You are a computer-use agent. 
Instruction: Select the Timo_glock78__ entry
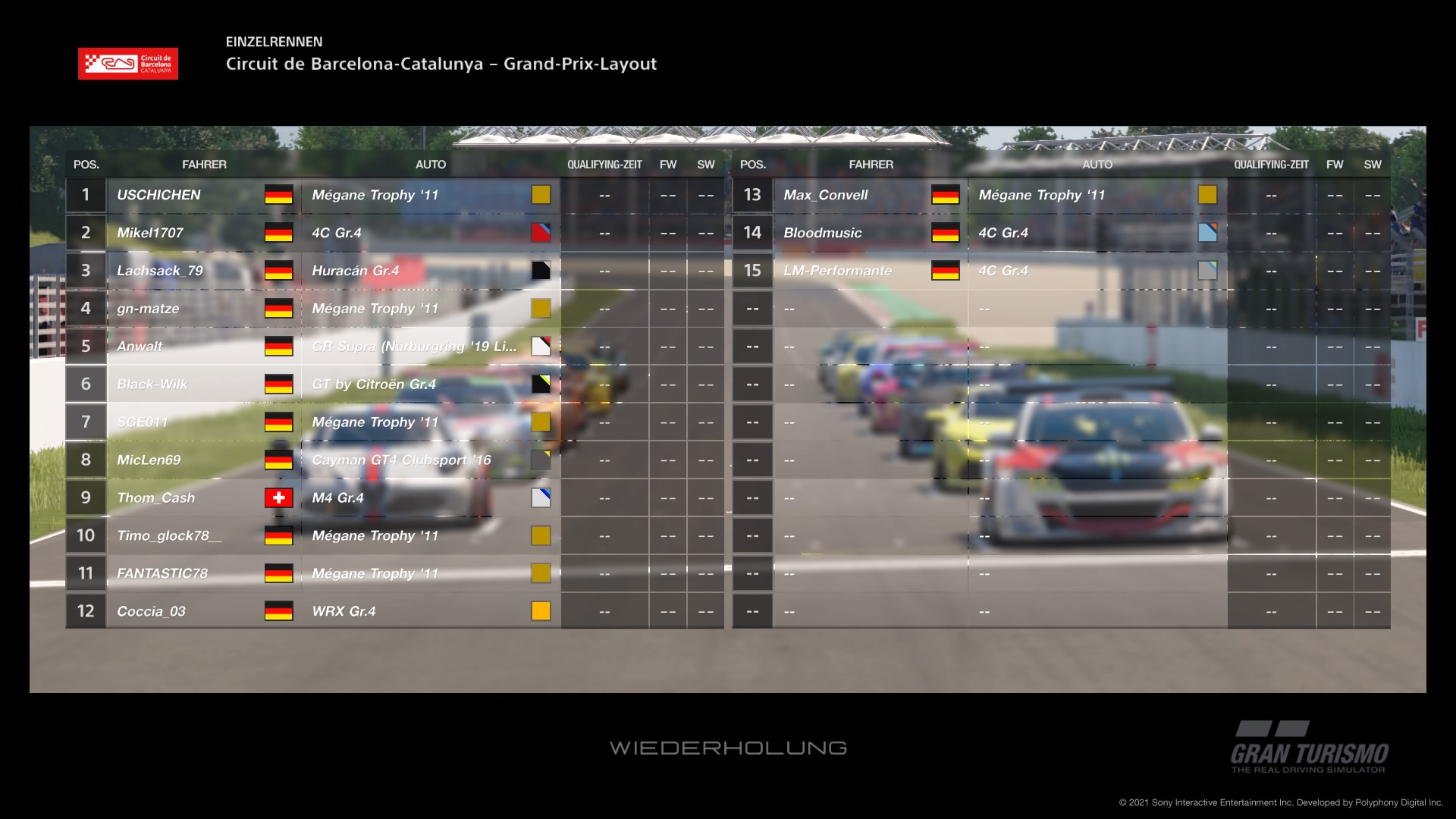click(169, 536)
